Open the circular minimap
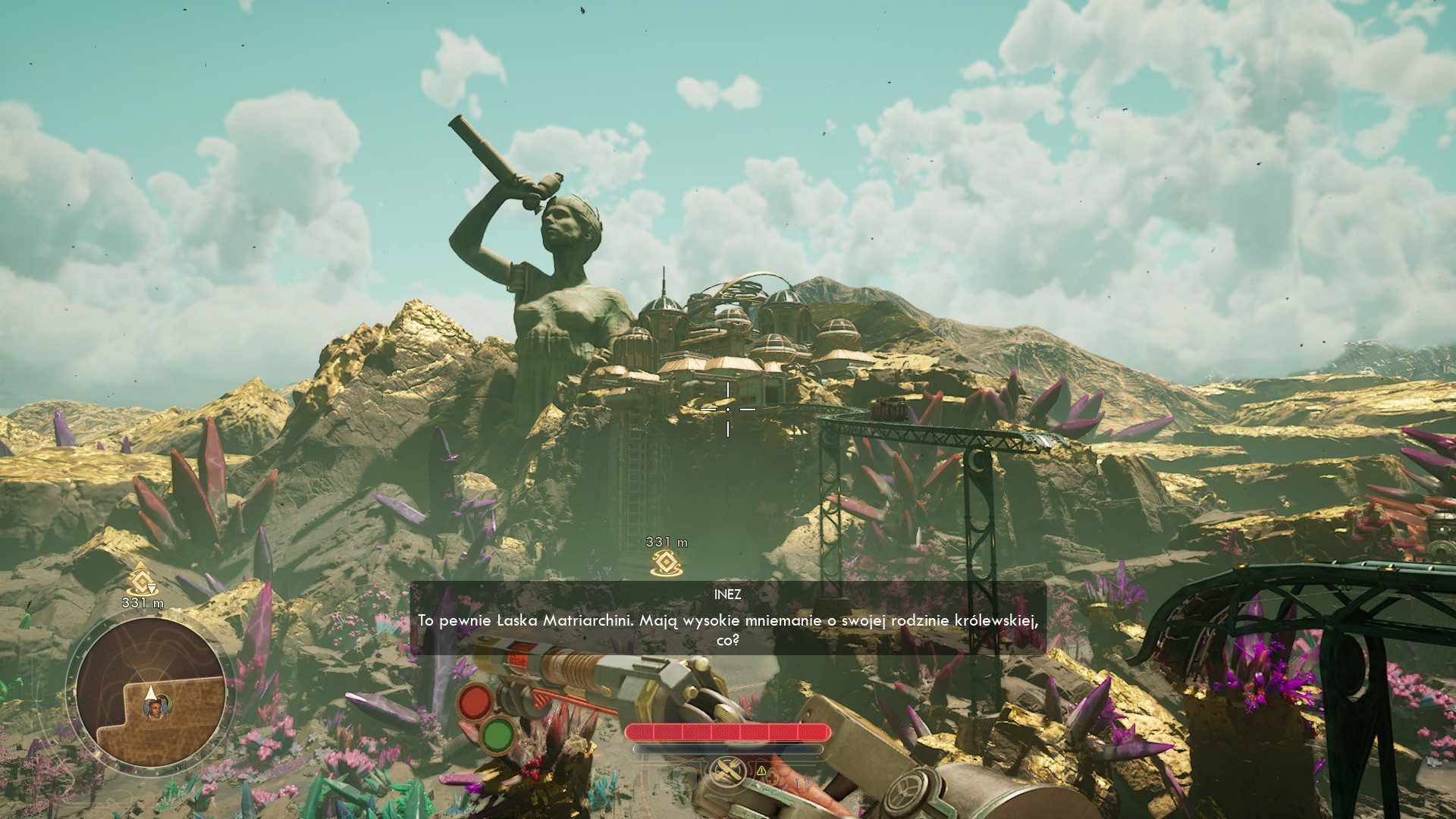1456x819 pixels. point(149,692)
